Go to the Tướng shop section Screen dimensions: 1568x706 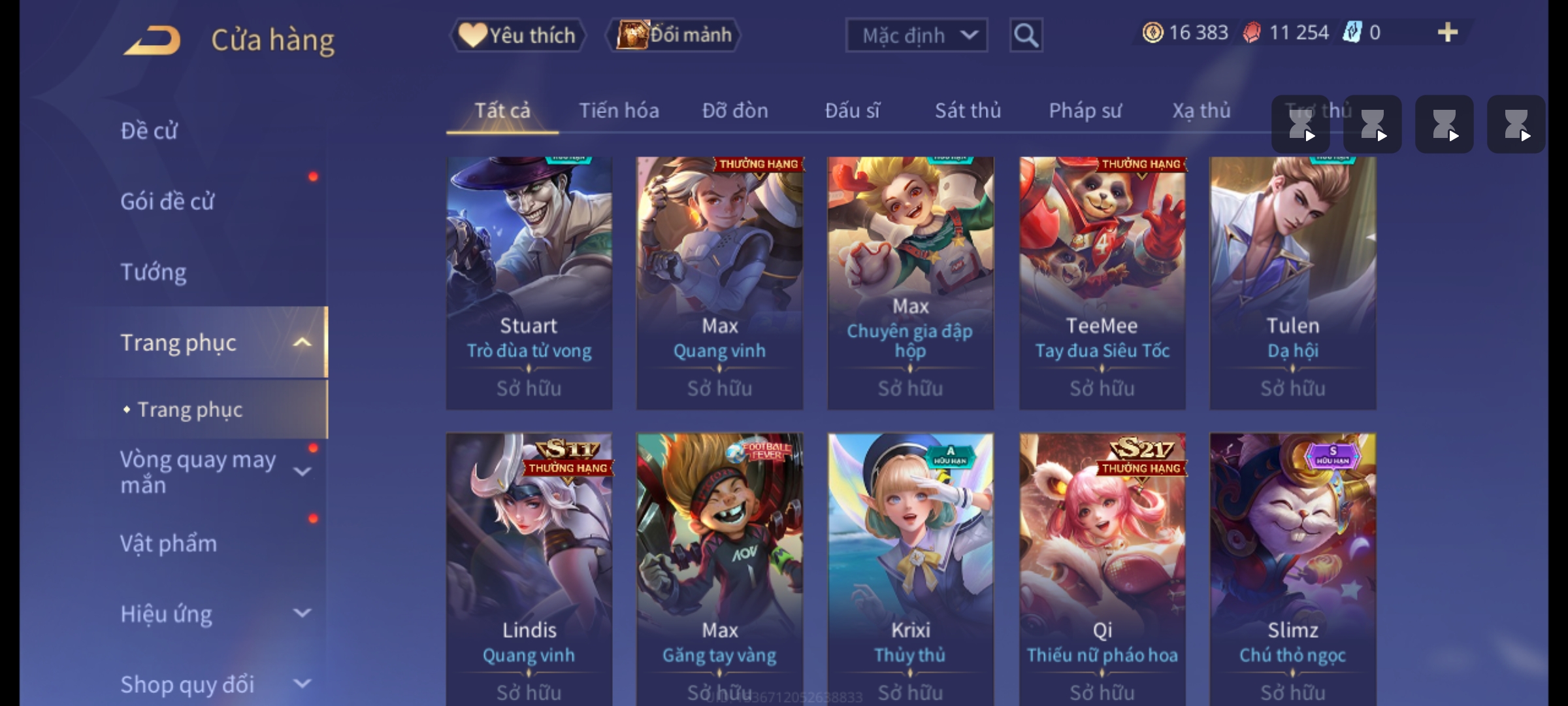[x=154, y=272]
